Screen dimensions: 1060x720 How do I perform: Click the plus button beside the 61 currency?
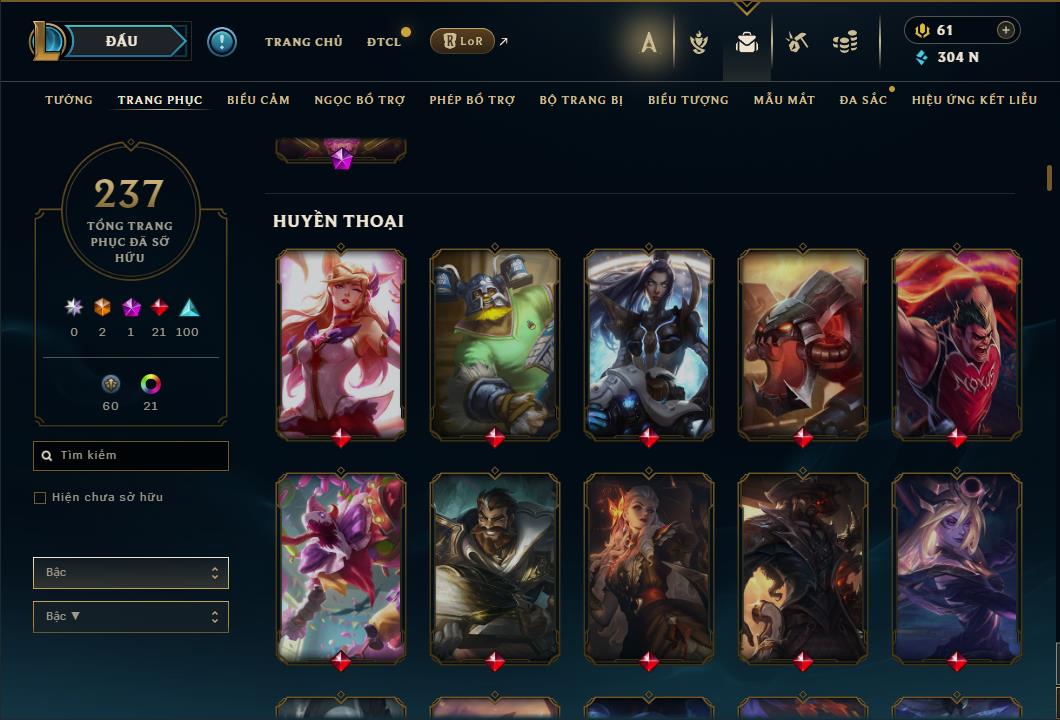pos(1006,30)
